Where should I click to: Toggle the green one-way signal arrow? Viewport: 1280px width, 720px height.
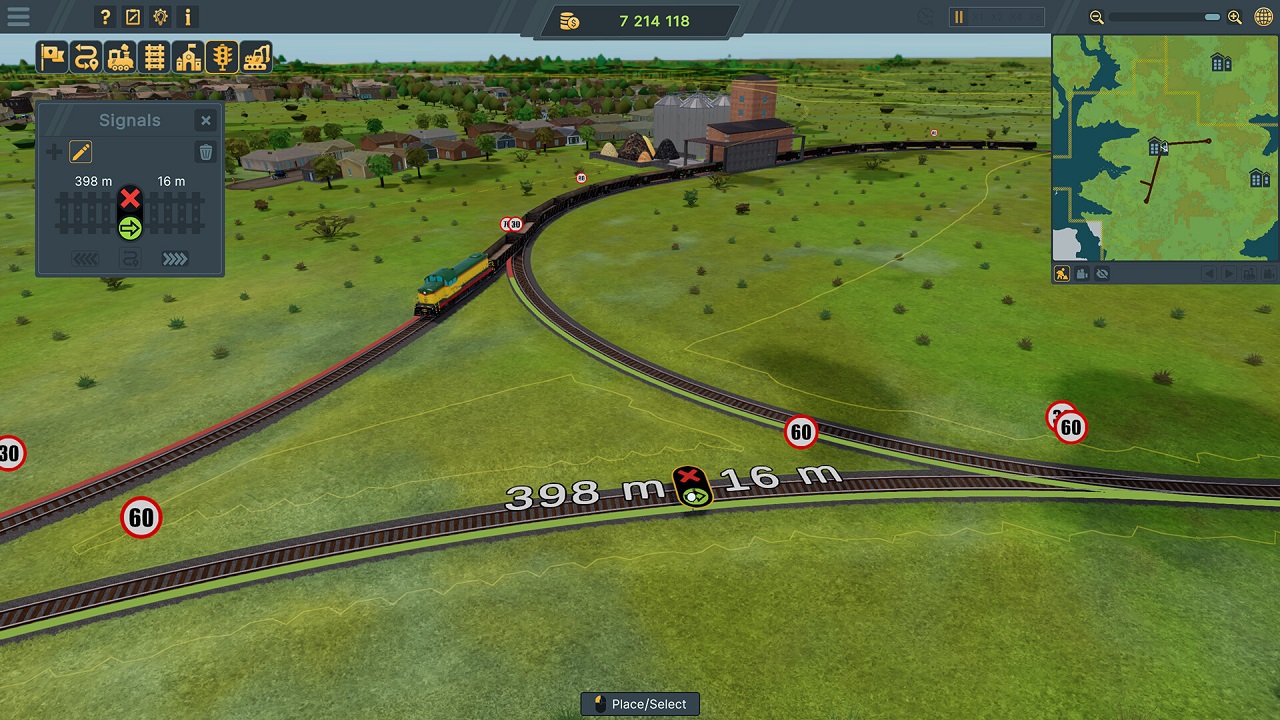(130, 229)
